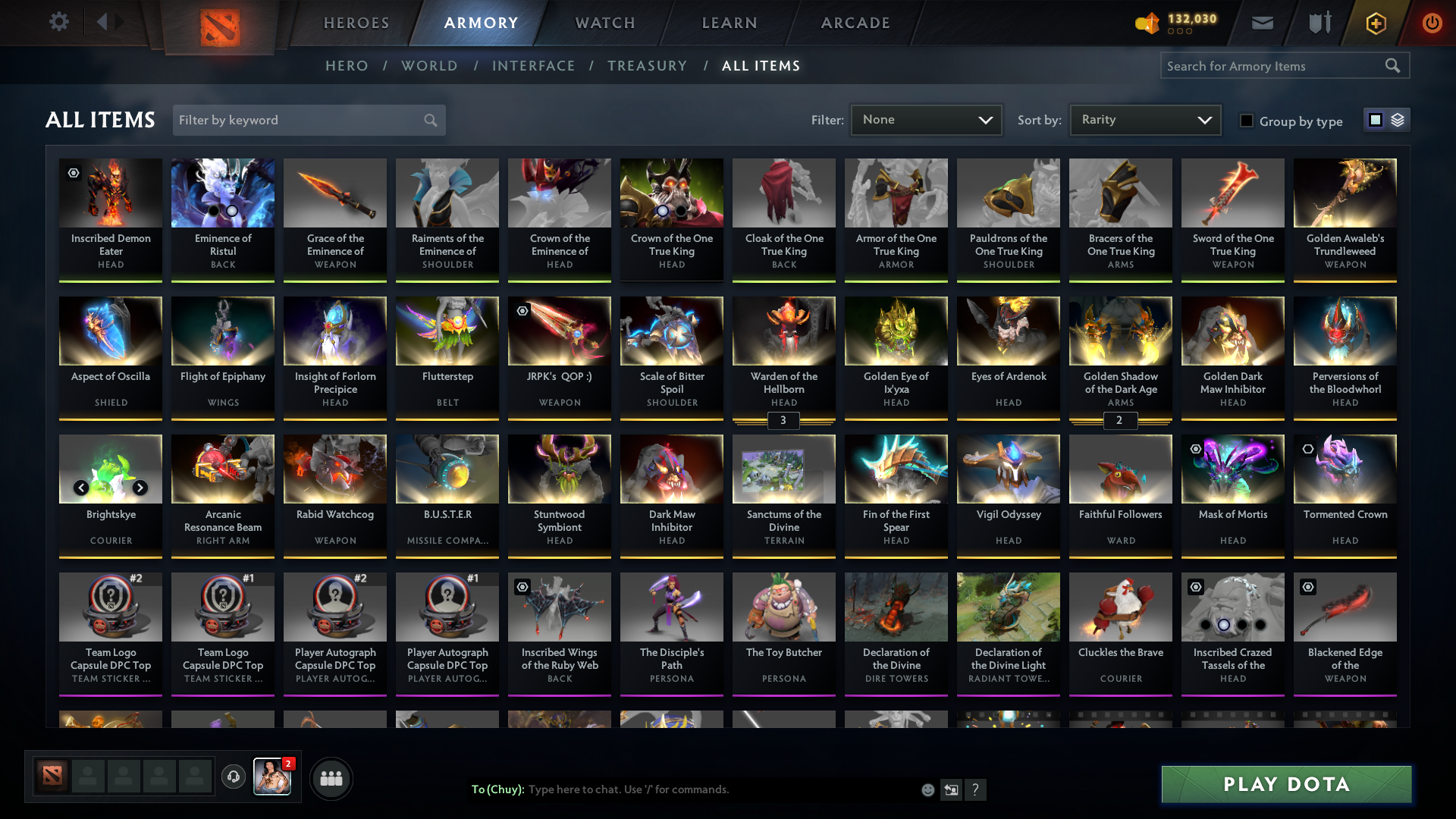1456x819 pixels.
Task: Click the friends list icon near chat avatar
Action: (x=331, y=778)
